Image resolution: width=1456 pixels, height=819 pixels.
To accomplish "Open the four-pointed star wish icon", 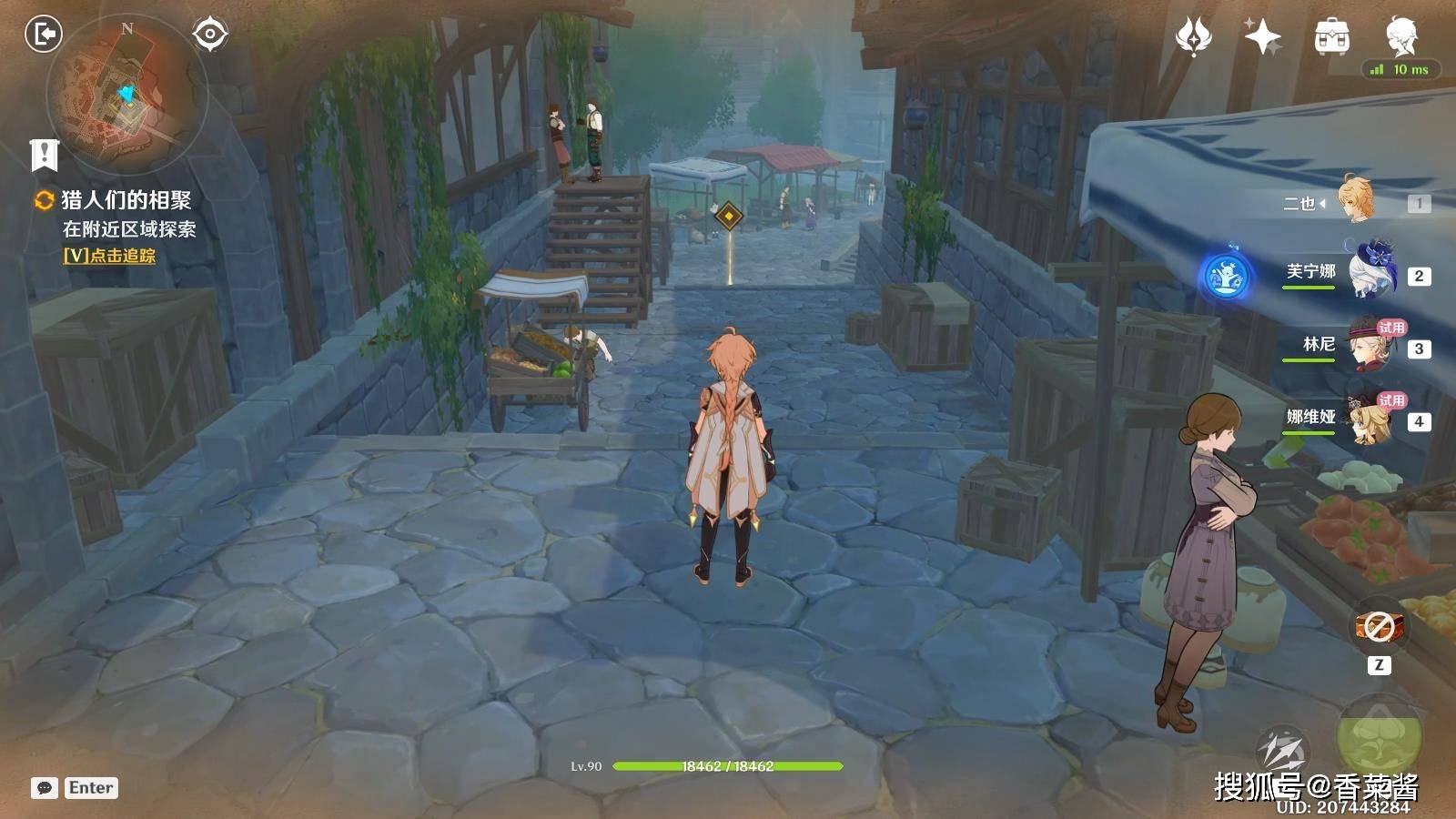I will [1262, 37].
